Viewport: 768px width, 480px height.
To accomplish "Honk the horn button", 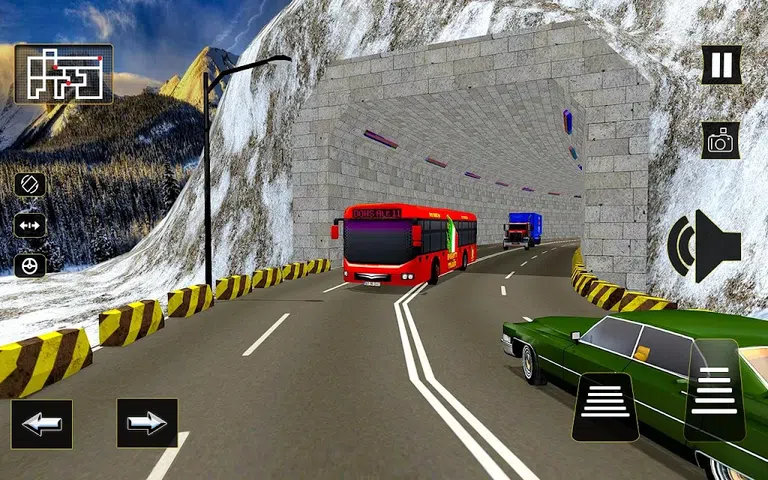I will [705, 246].
